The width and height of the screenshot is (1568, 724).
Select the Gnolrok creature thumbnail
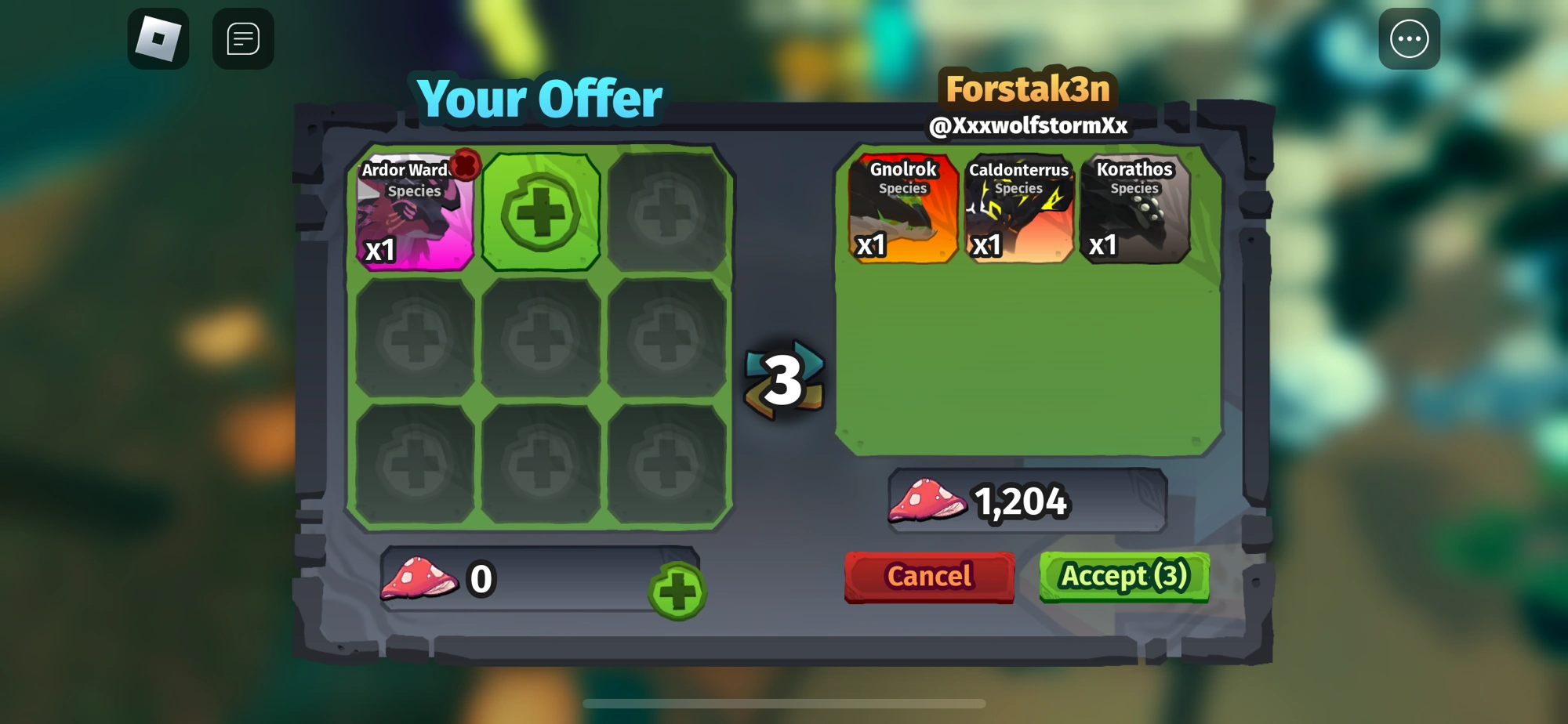[902, 208]
